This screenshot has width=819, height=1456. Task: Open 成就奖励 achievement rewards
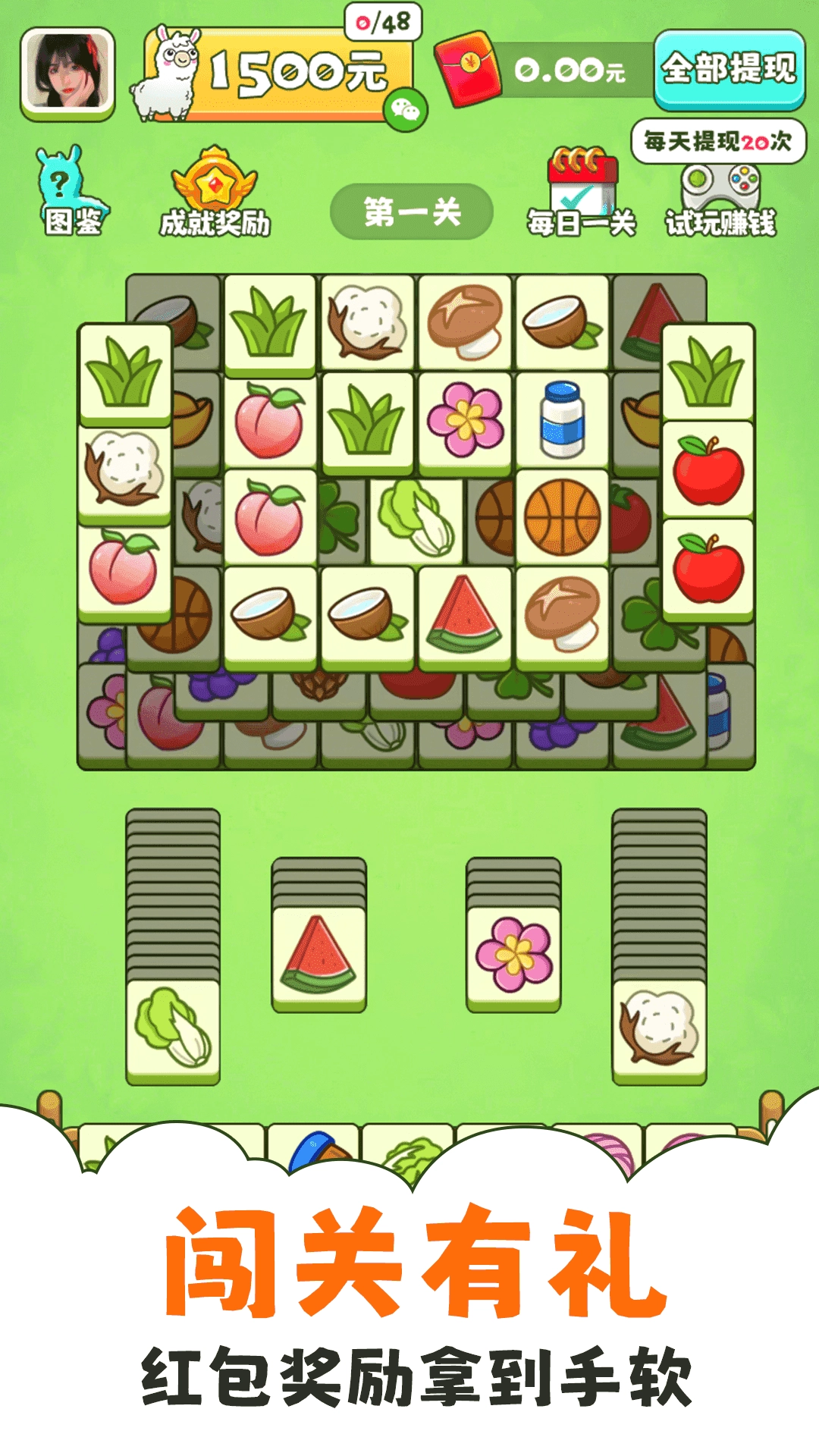click(215, 193)
